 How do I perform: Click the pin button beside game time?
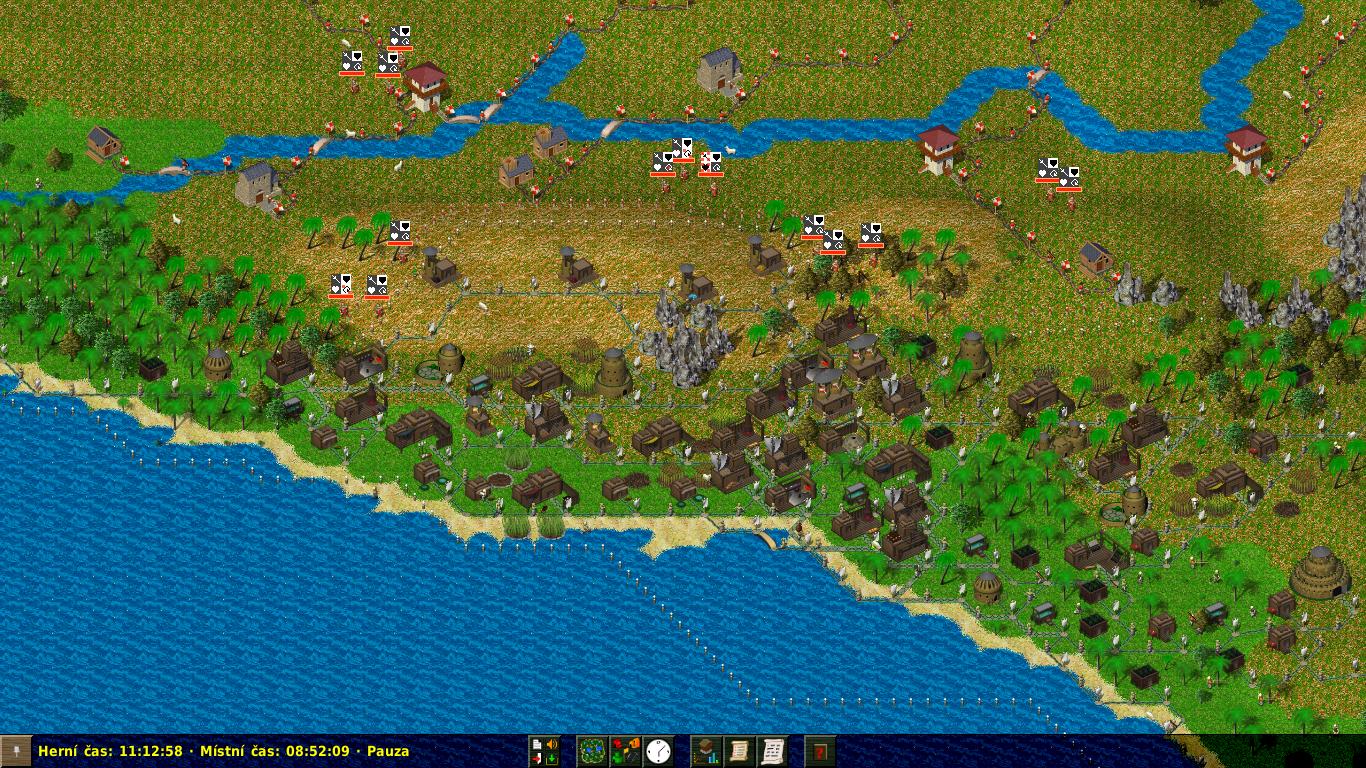(x=16, y=751)
